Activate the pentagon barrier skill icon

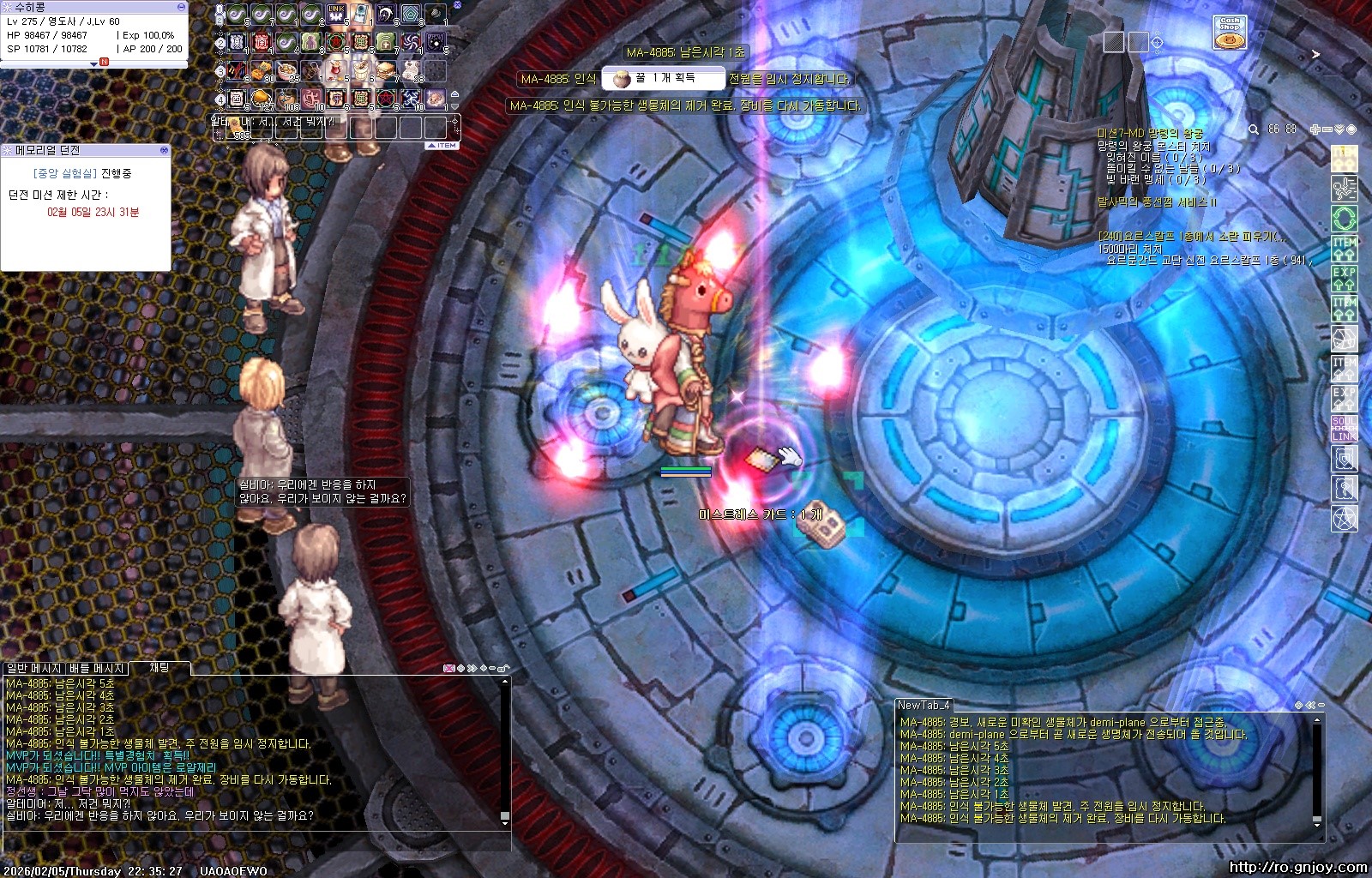point(411,15)
